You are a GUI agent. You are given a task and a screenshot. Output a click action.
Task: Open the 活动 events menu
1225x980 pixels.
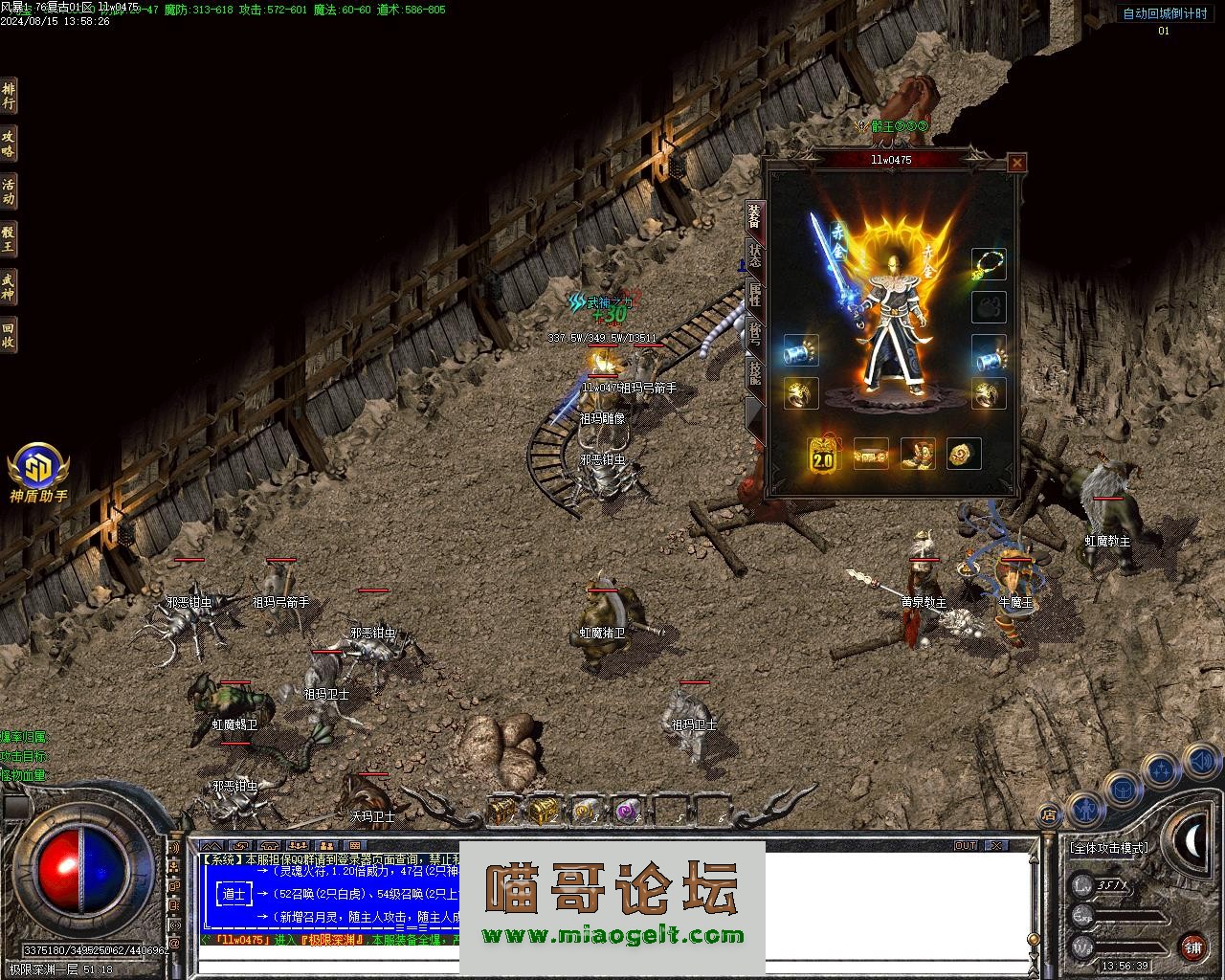point(9,191)
